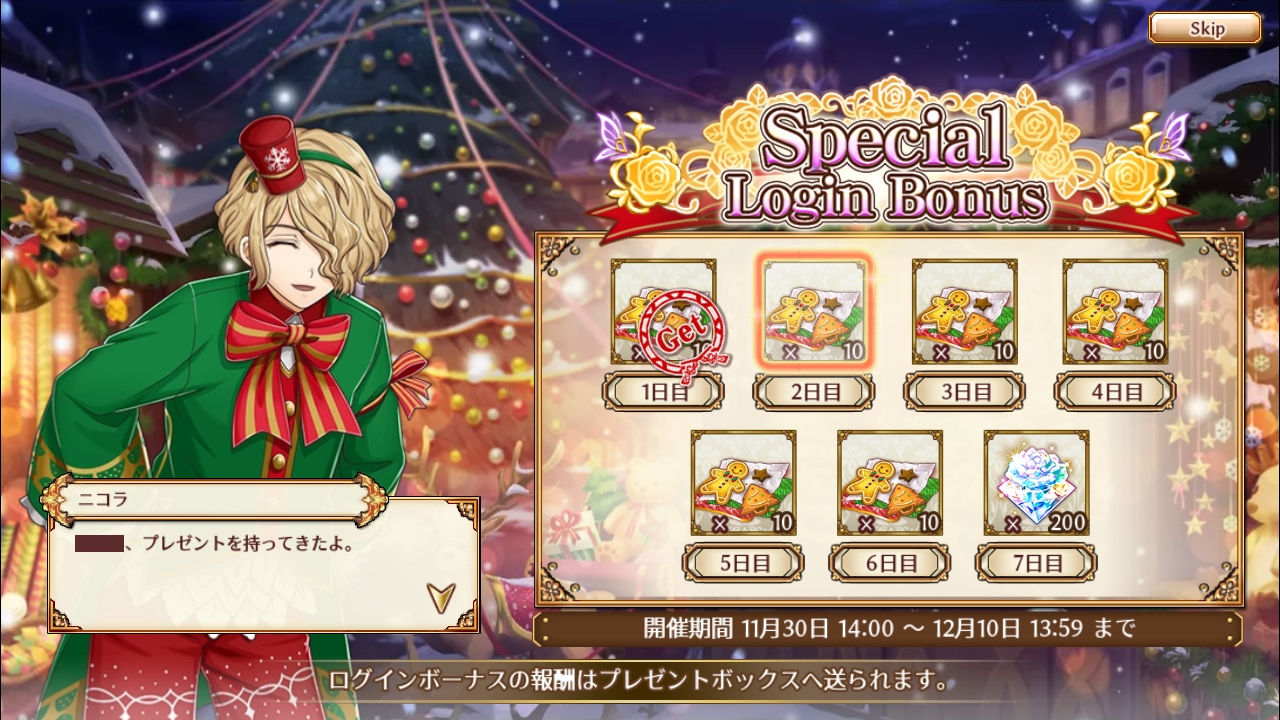Select the day 5 gingerbread reward tile

[743, 483]
